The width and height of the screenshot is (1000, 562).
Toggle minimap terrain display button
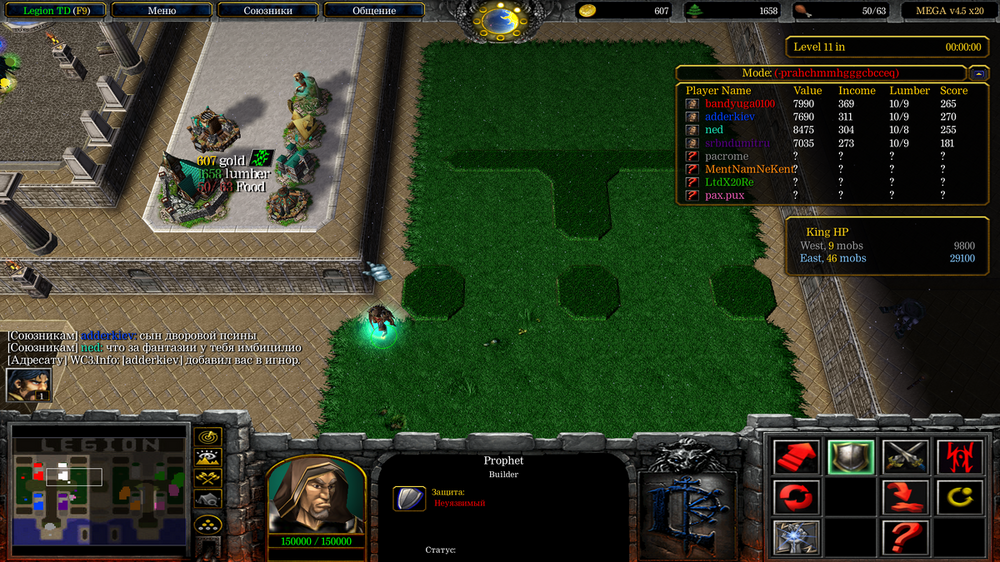(208, 458)
